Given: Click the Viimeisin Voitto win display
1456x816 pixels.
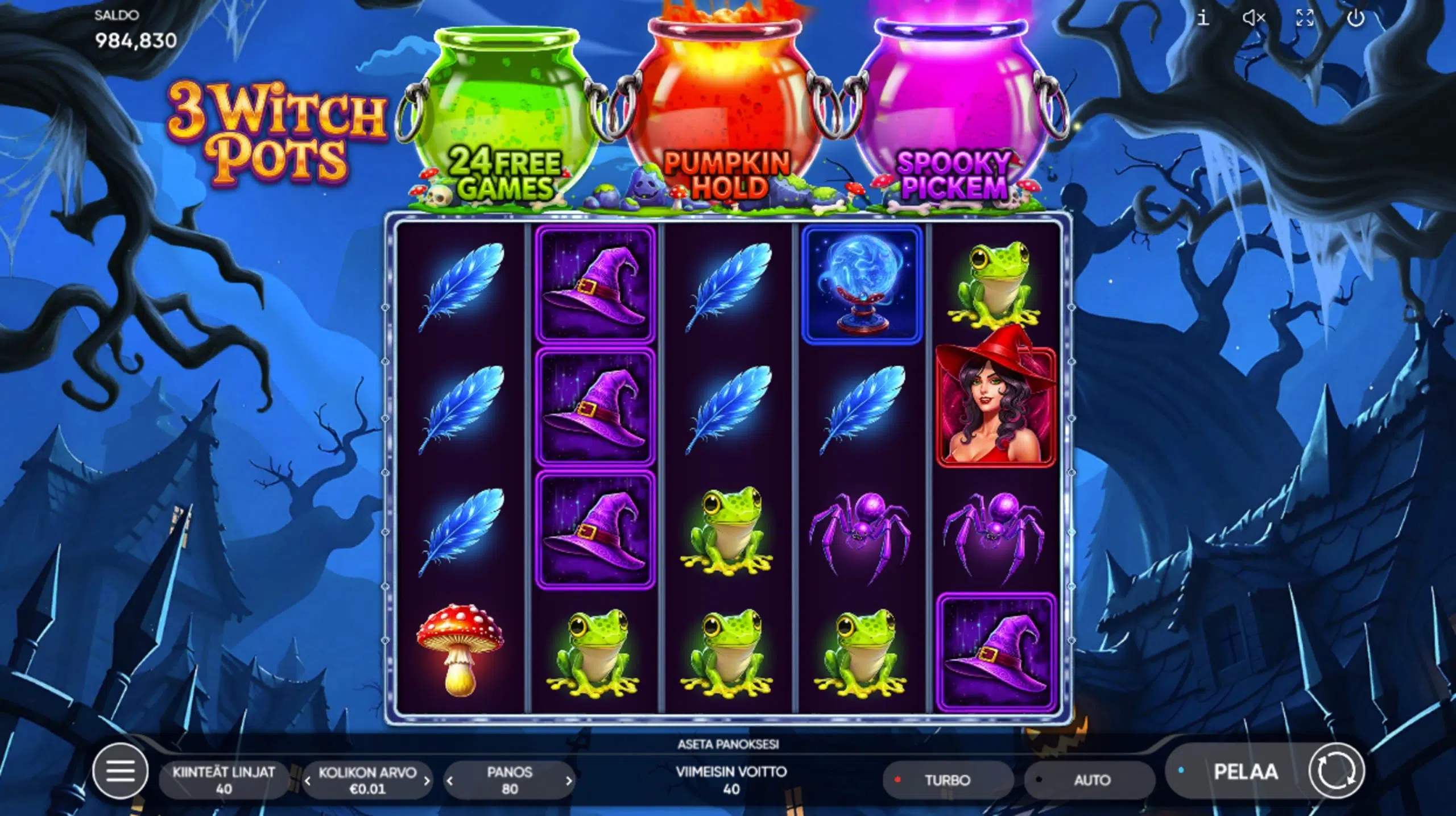Looking at the screenshot, I should point(731,780).
